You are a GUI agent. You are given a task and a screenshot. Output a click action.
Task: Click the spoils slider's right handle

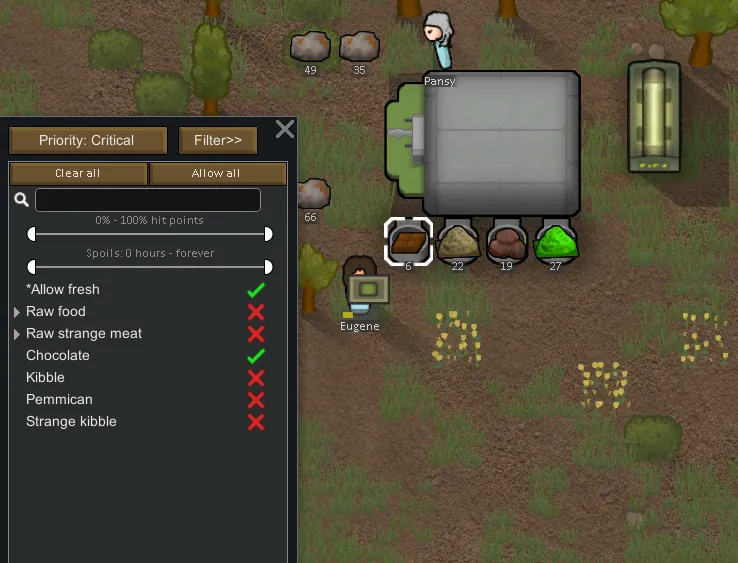point(268,267)
